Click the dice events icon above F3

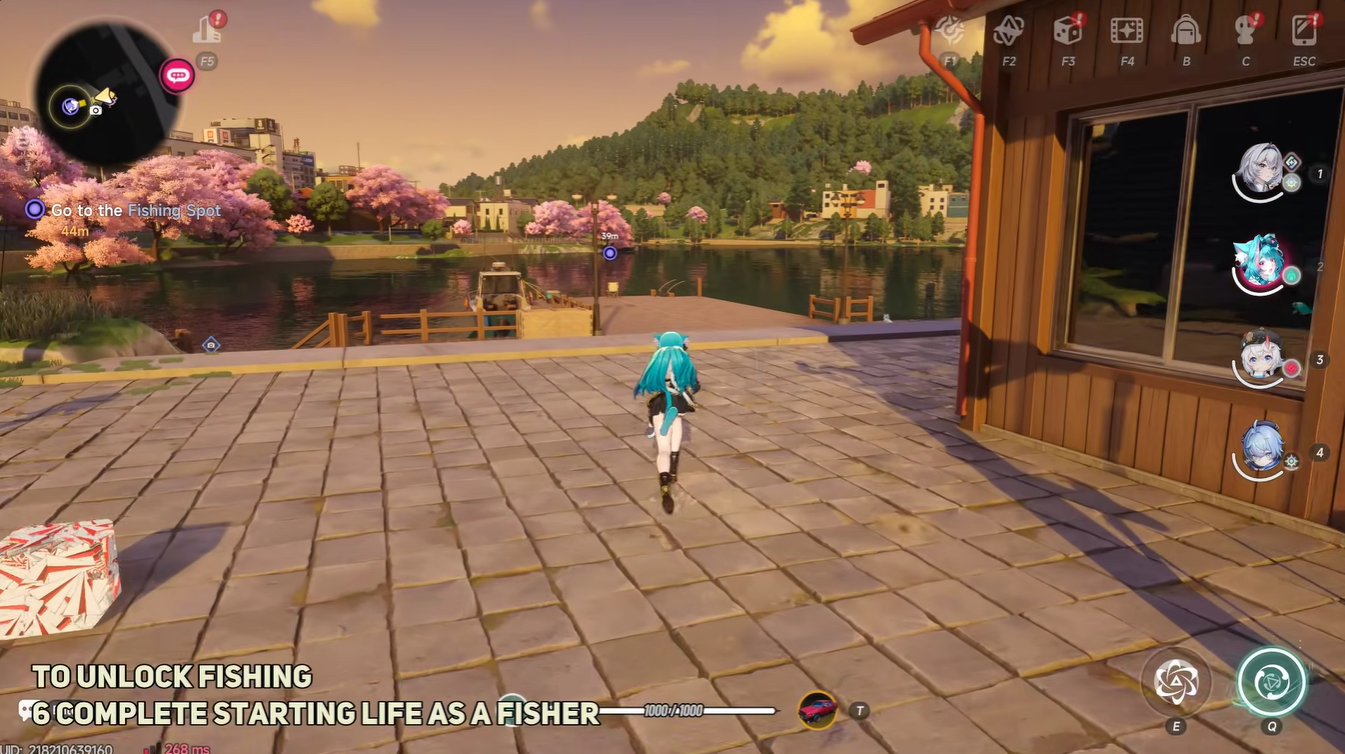1067,30
